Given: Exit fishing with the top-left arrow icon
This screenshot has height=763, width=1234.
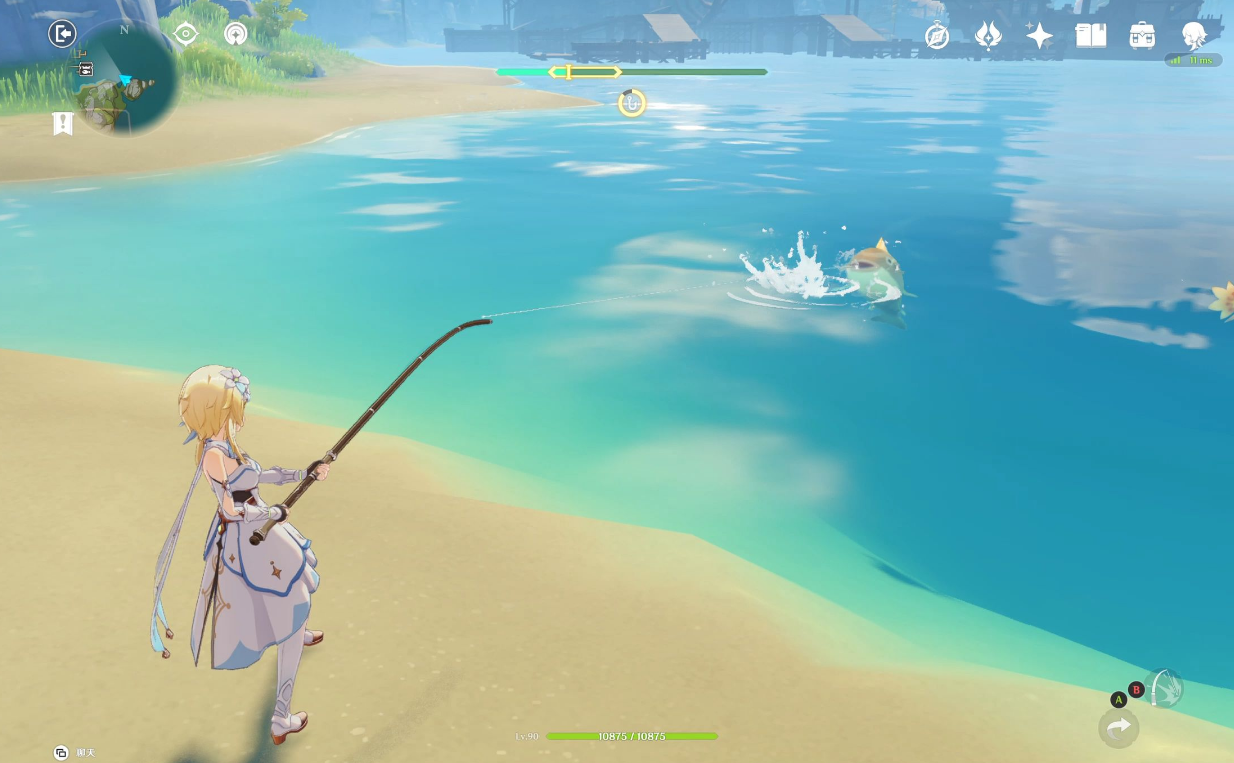Looking at the screenshot, I should tap(62, 34).
